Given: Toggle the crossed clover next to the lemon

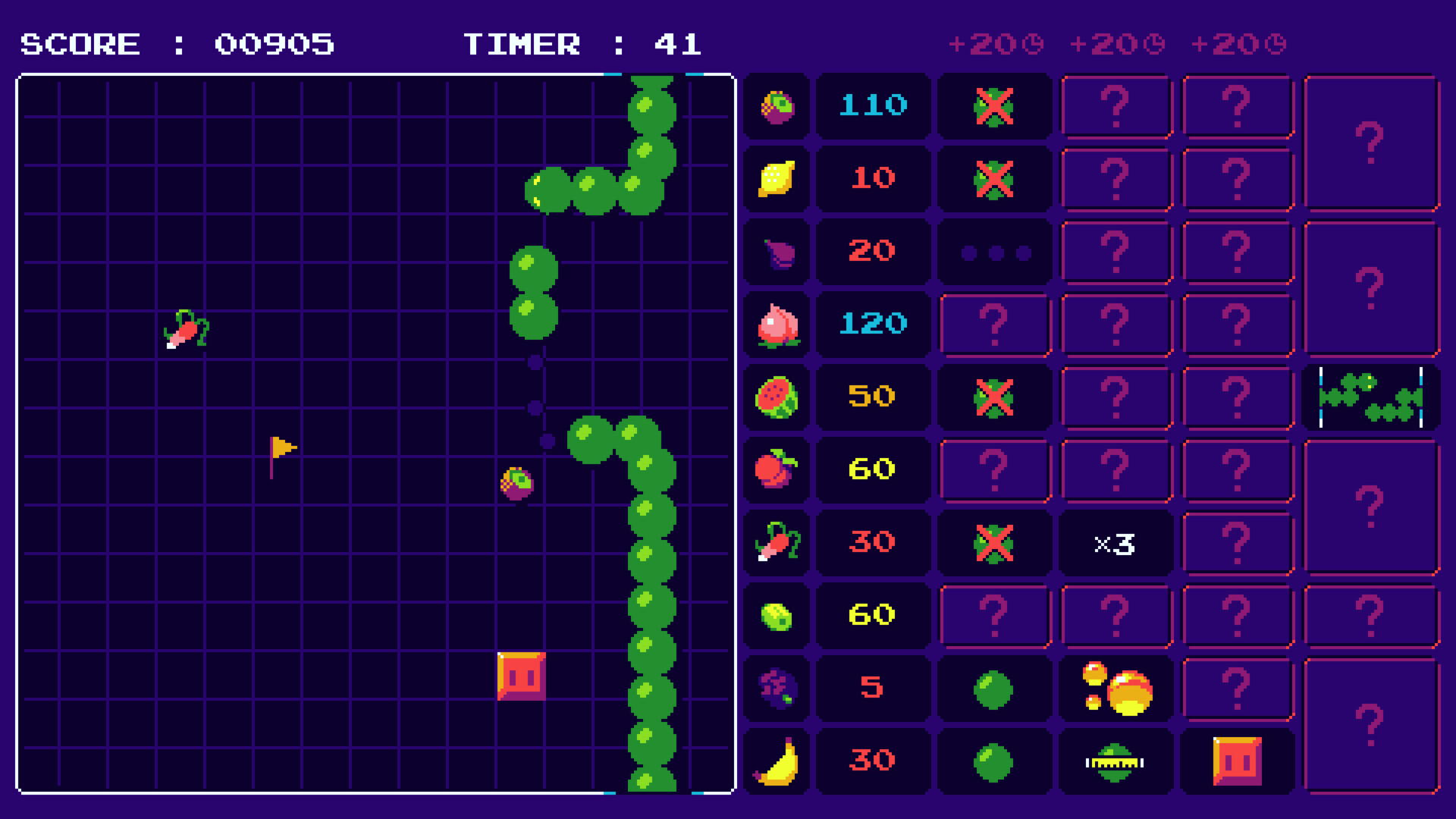Looking at the screenshot, I should click(x=994, y=179).
